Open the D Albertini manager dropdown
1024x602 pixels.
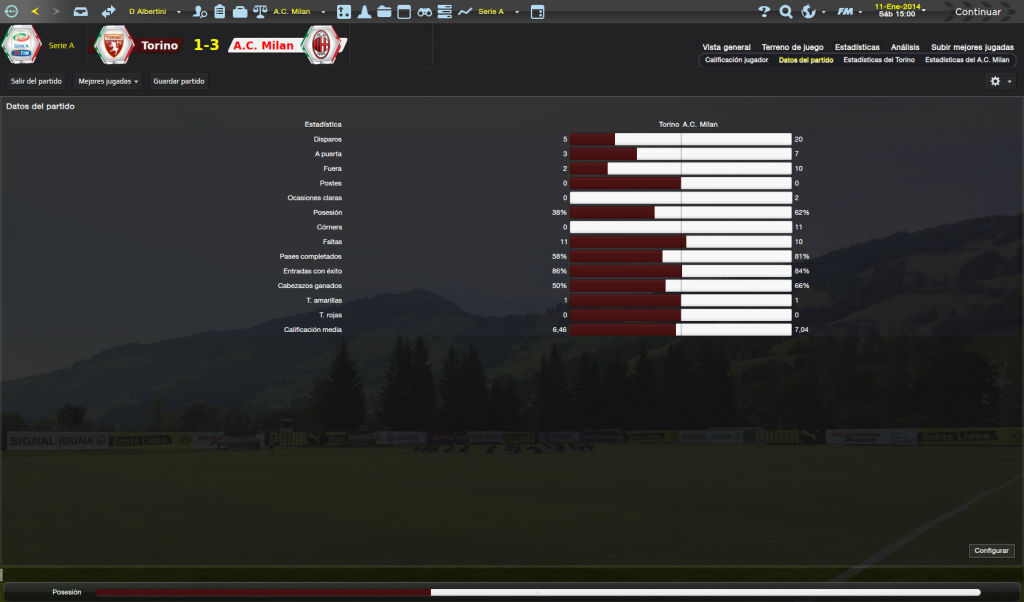pyautogui.click(x=153, y=12)
